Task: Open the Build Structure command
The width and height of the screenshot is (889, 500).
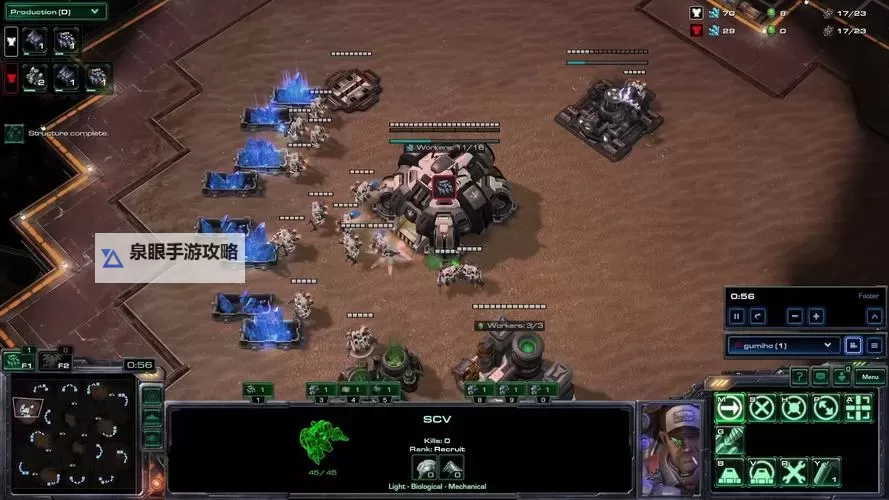Action: coord(731,470)
